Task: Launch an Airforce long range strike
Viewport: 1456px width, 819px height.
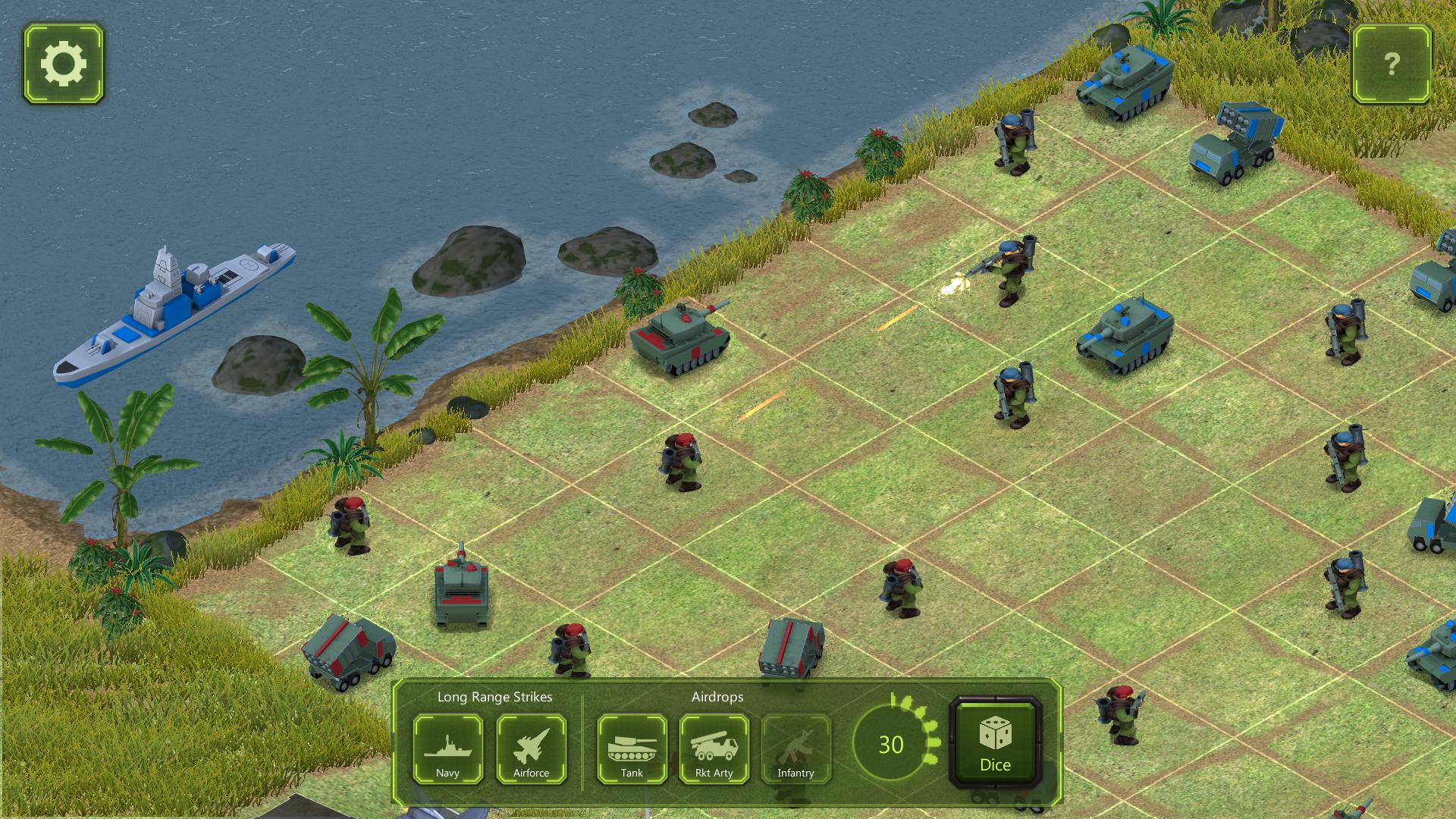Action: click(x=532, y=750)
